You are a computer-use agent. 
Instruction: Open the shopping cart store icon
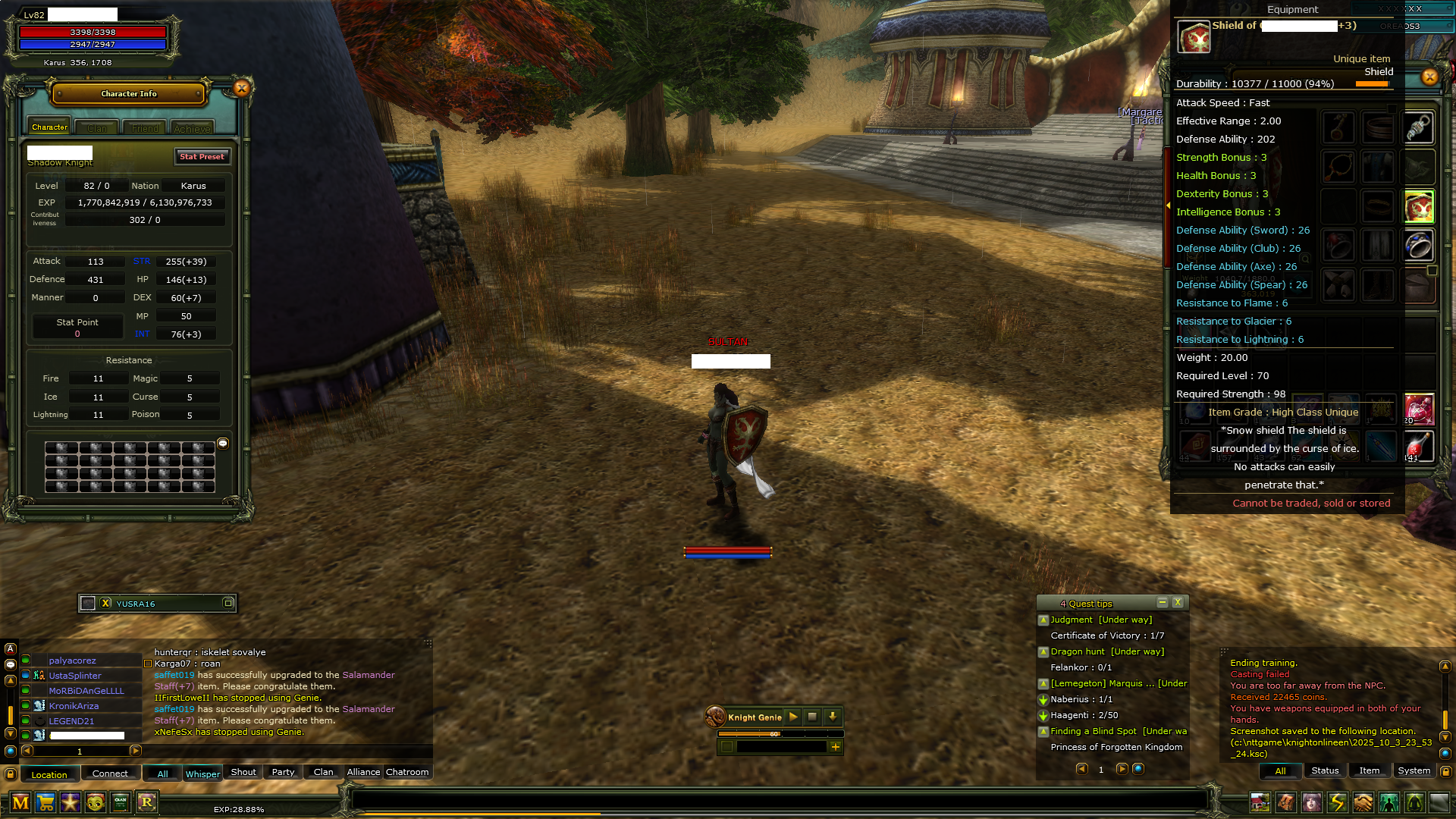[45, 802]
